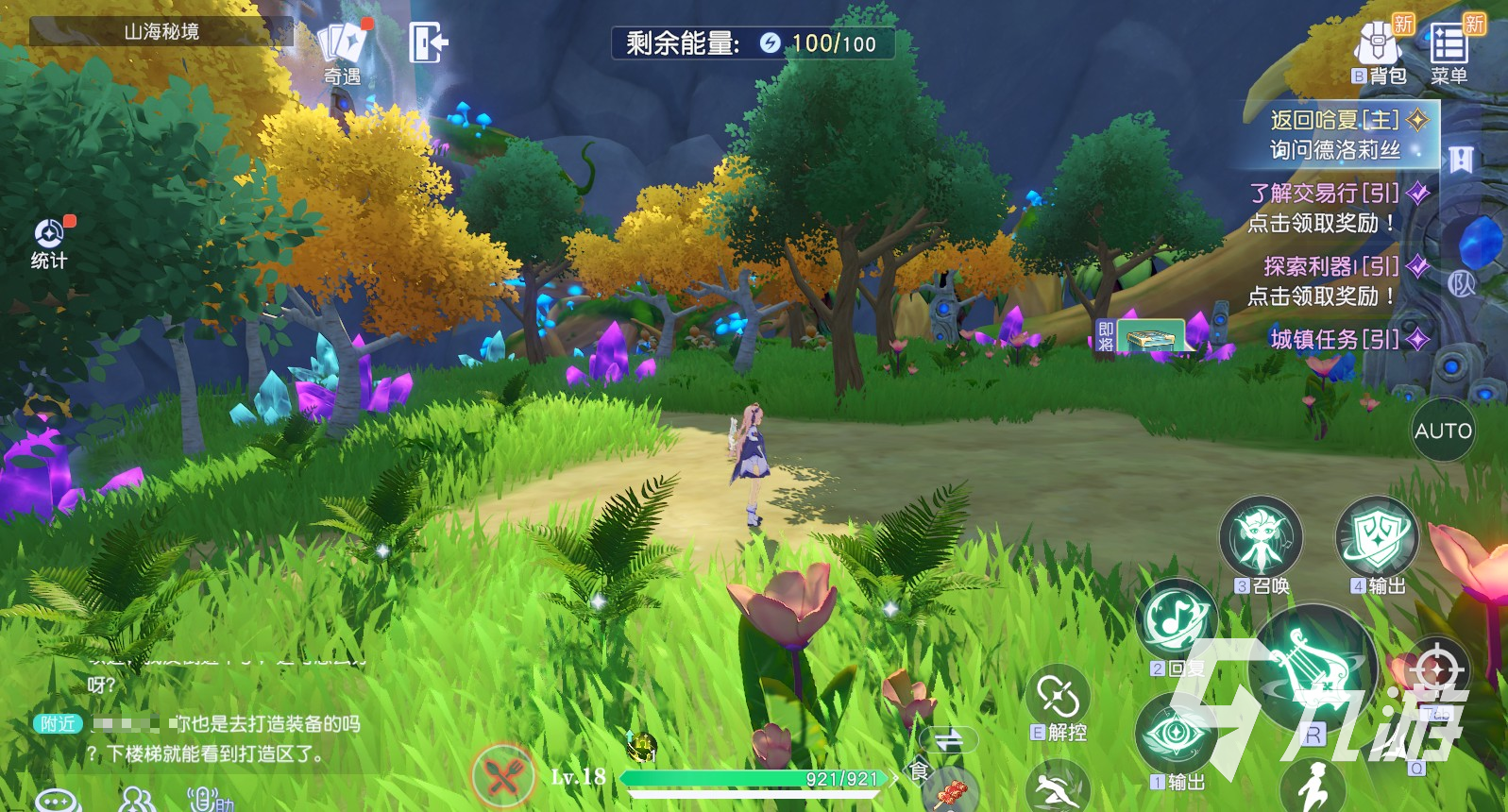
Task: Use the harp main attack button
Action: (x=1313, y=666)
